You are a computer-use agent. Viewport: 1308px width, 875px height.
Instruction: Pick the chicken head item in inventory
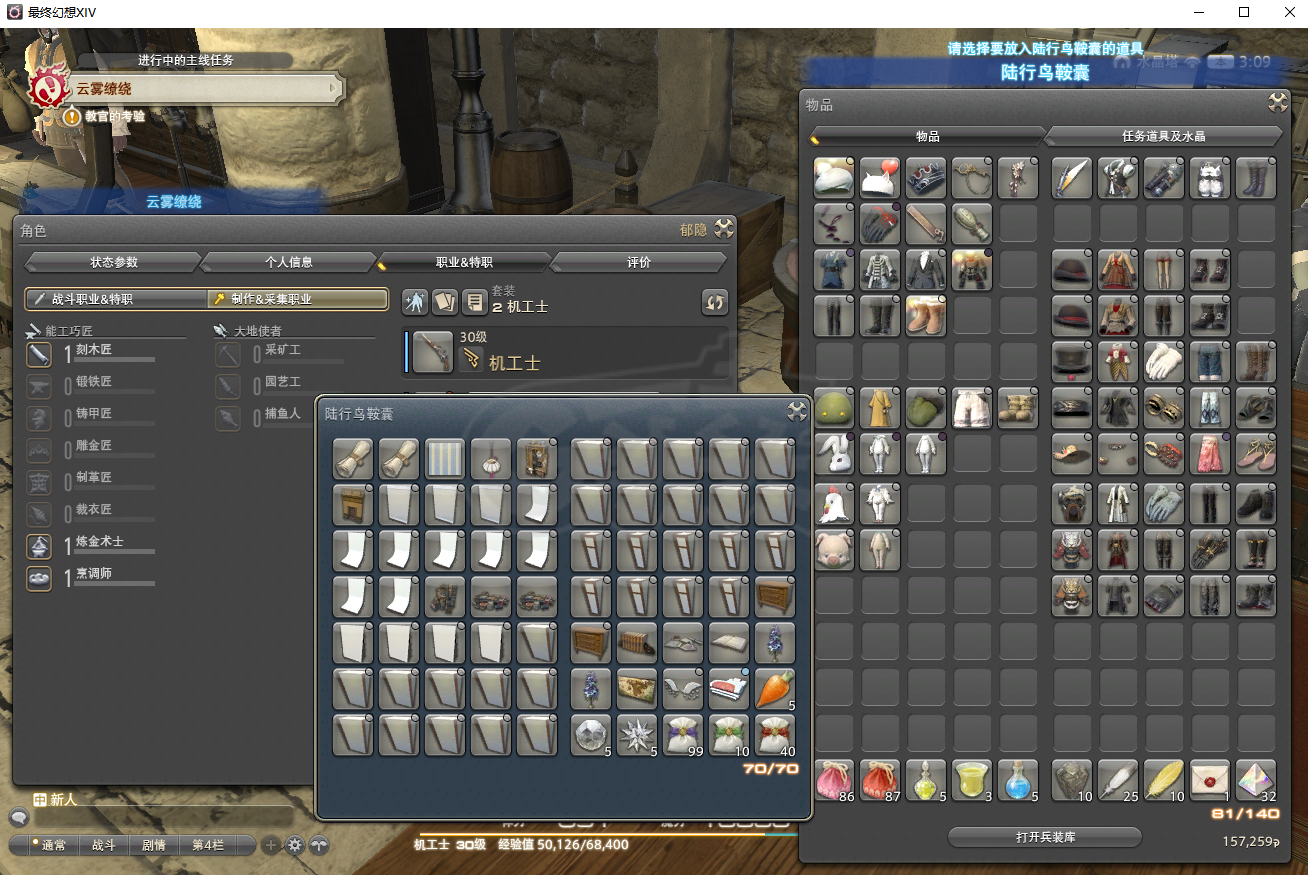[x=833, y=503]
